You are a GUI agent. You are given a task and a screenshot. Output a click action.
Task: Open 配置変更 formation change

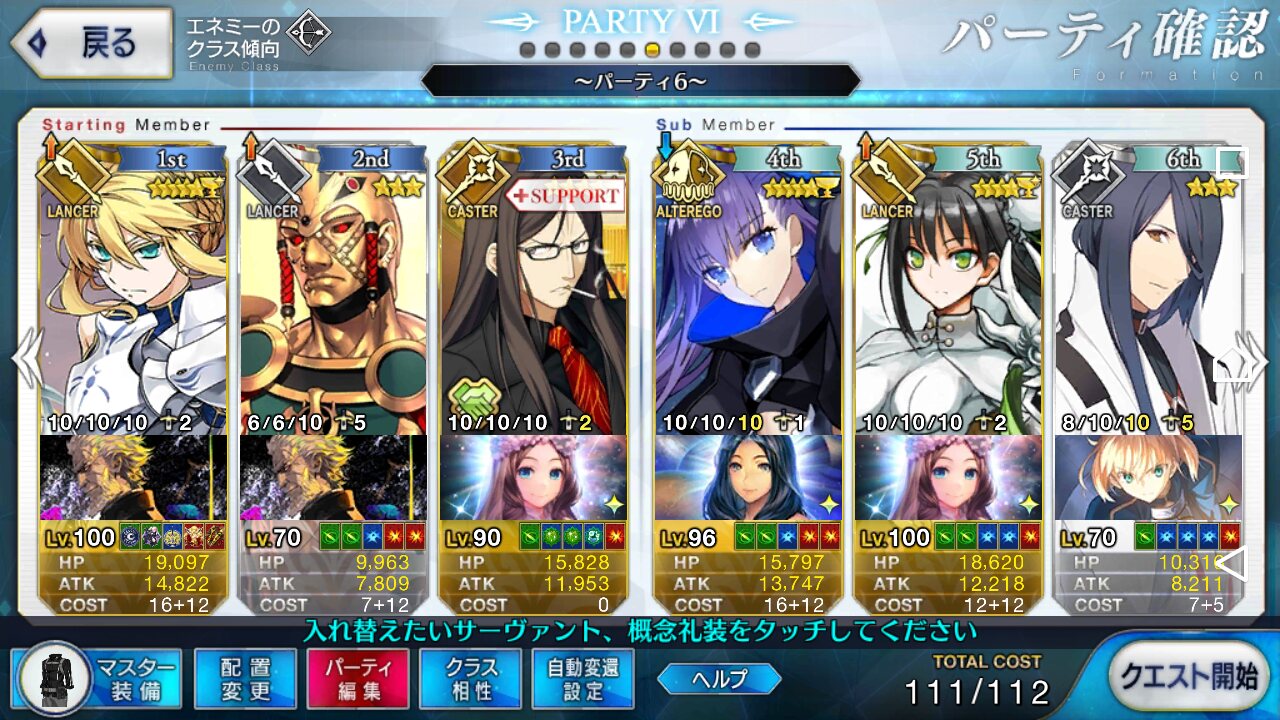click(245, 677)
